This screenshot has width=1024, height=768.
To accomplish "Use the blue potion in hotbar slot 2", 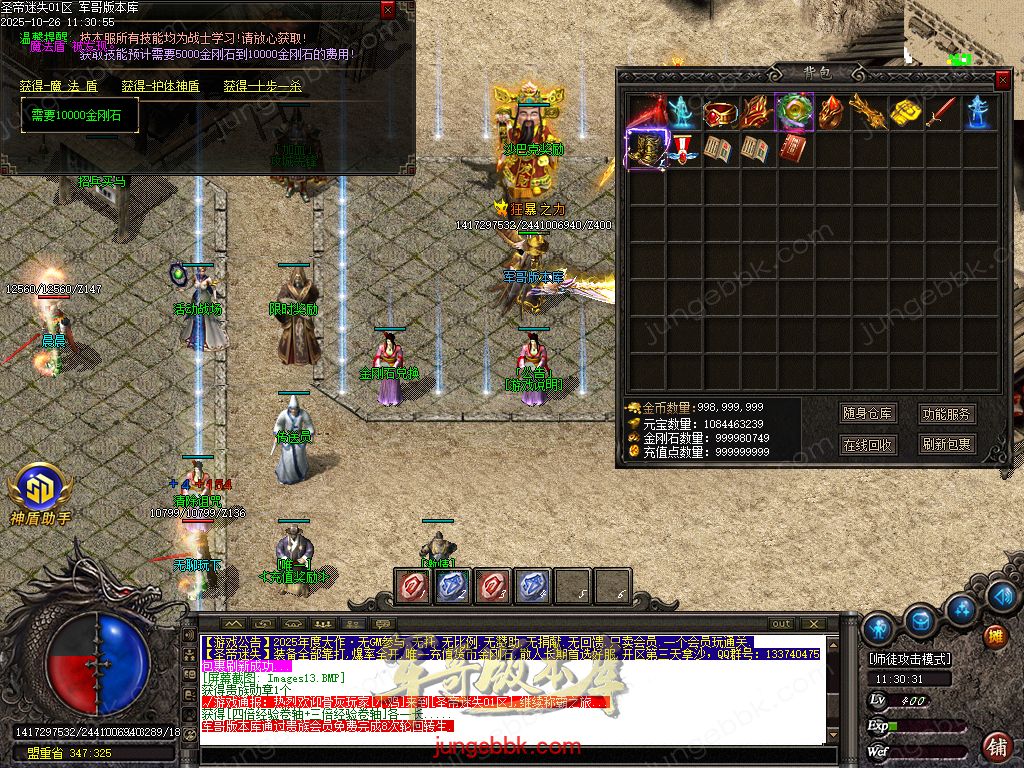I will [x=452, y=586].
